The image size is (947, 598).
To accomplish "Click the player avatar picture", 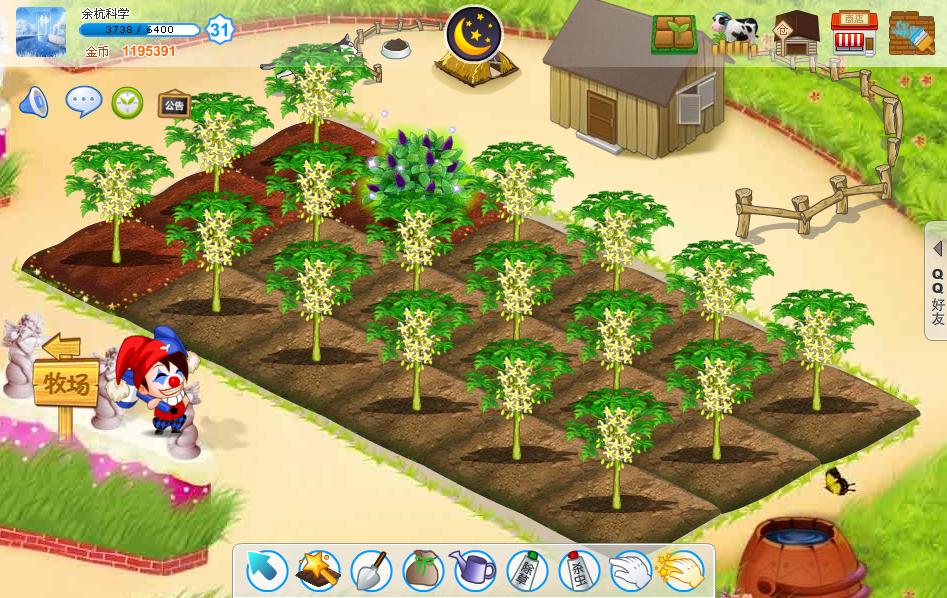I will (41, 31).
